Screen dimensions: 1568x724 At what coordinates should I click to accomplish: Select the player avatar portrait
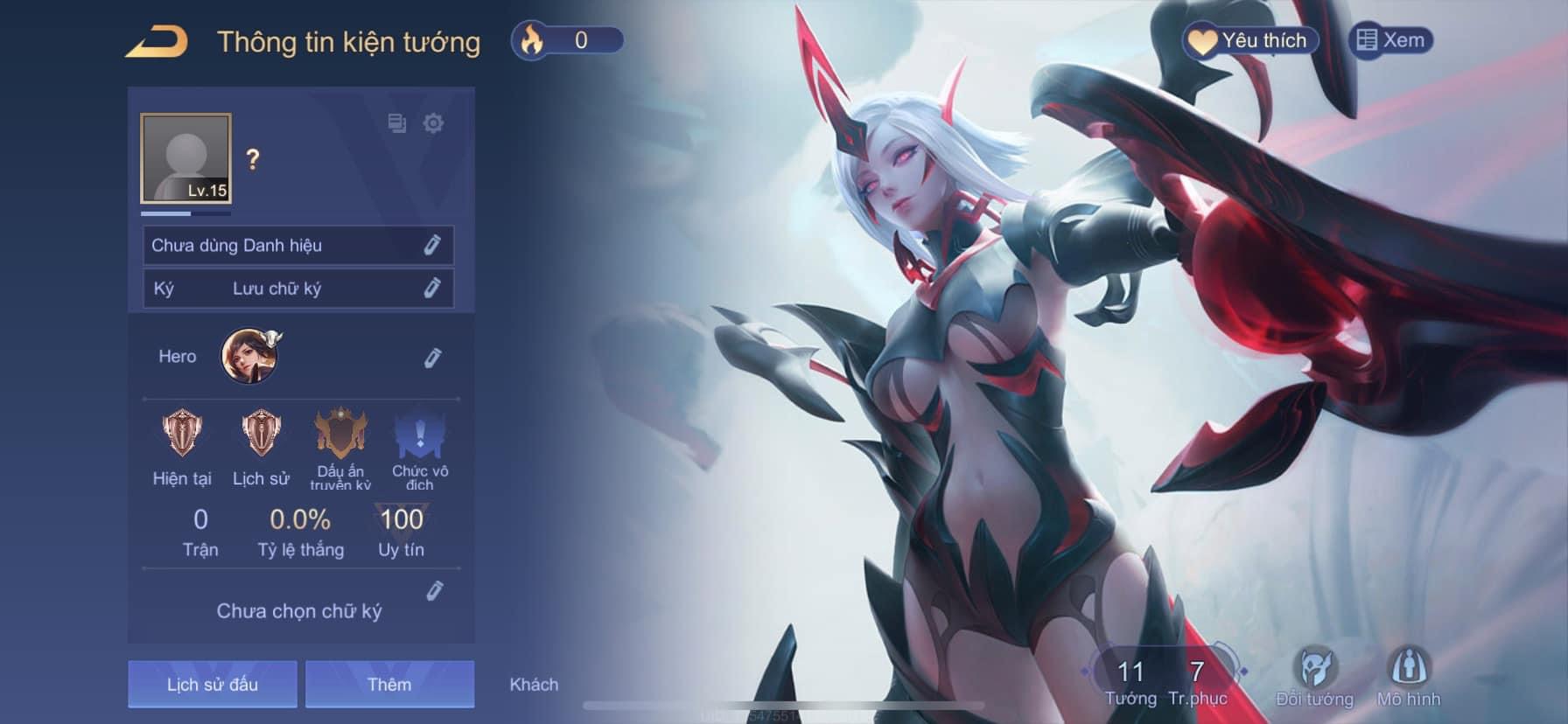click(186, 158)
